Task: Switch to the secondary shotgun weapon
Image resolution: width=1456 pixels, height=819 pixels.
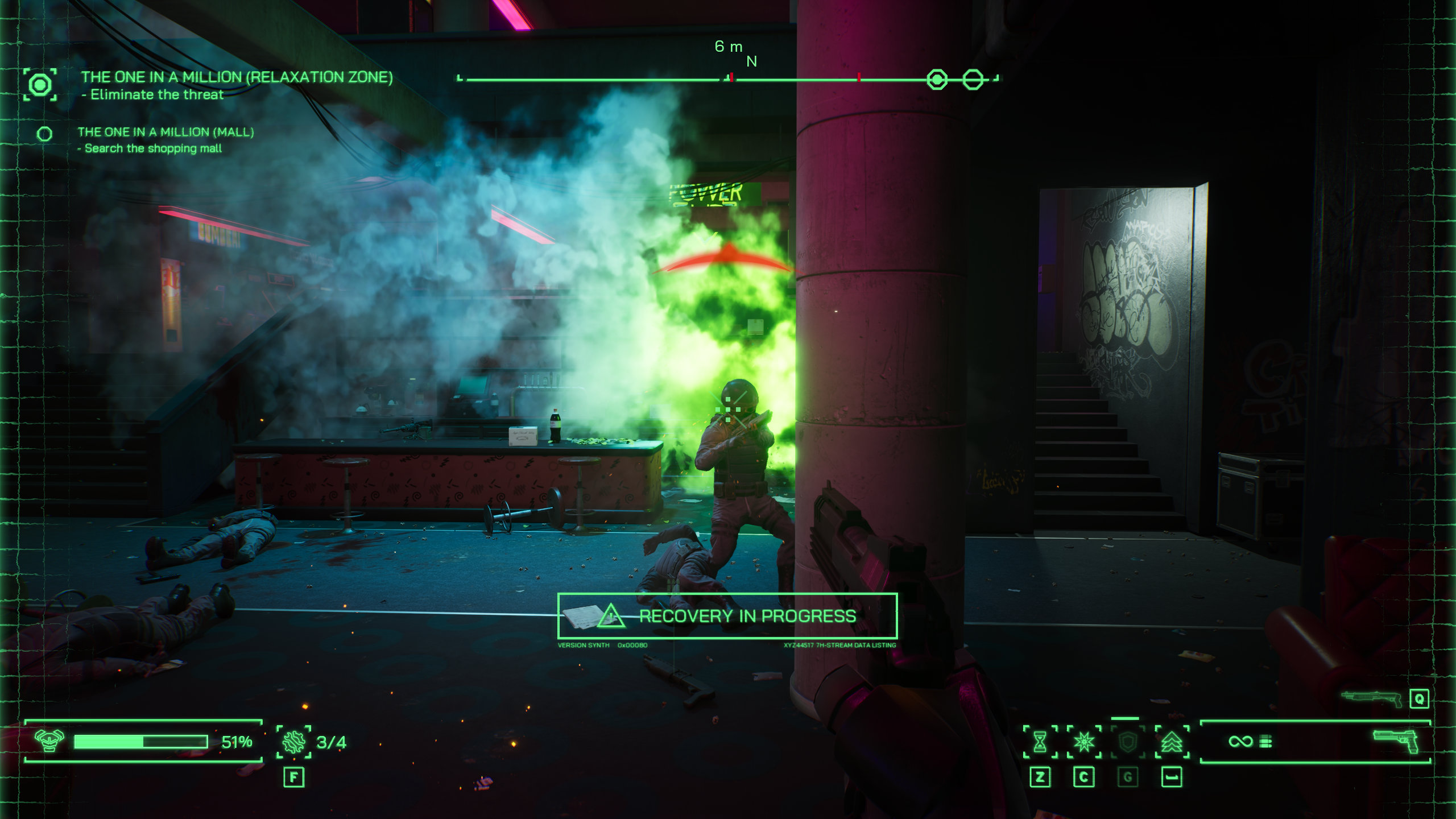Action: pos(1372,698)
